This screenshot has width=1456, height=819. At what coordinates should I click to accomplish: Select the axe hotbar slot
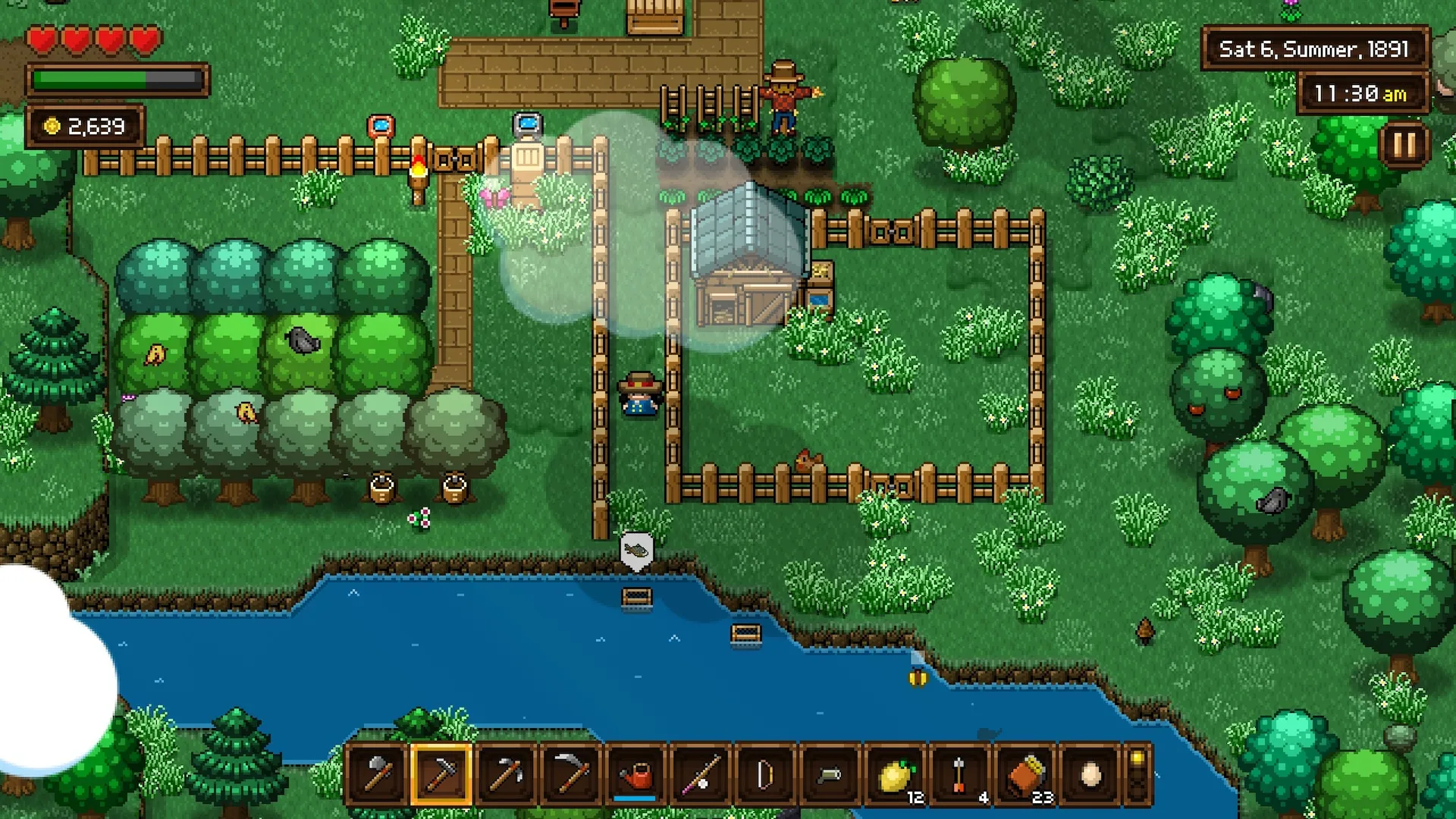[x=377, y=774]
